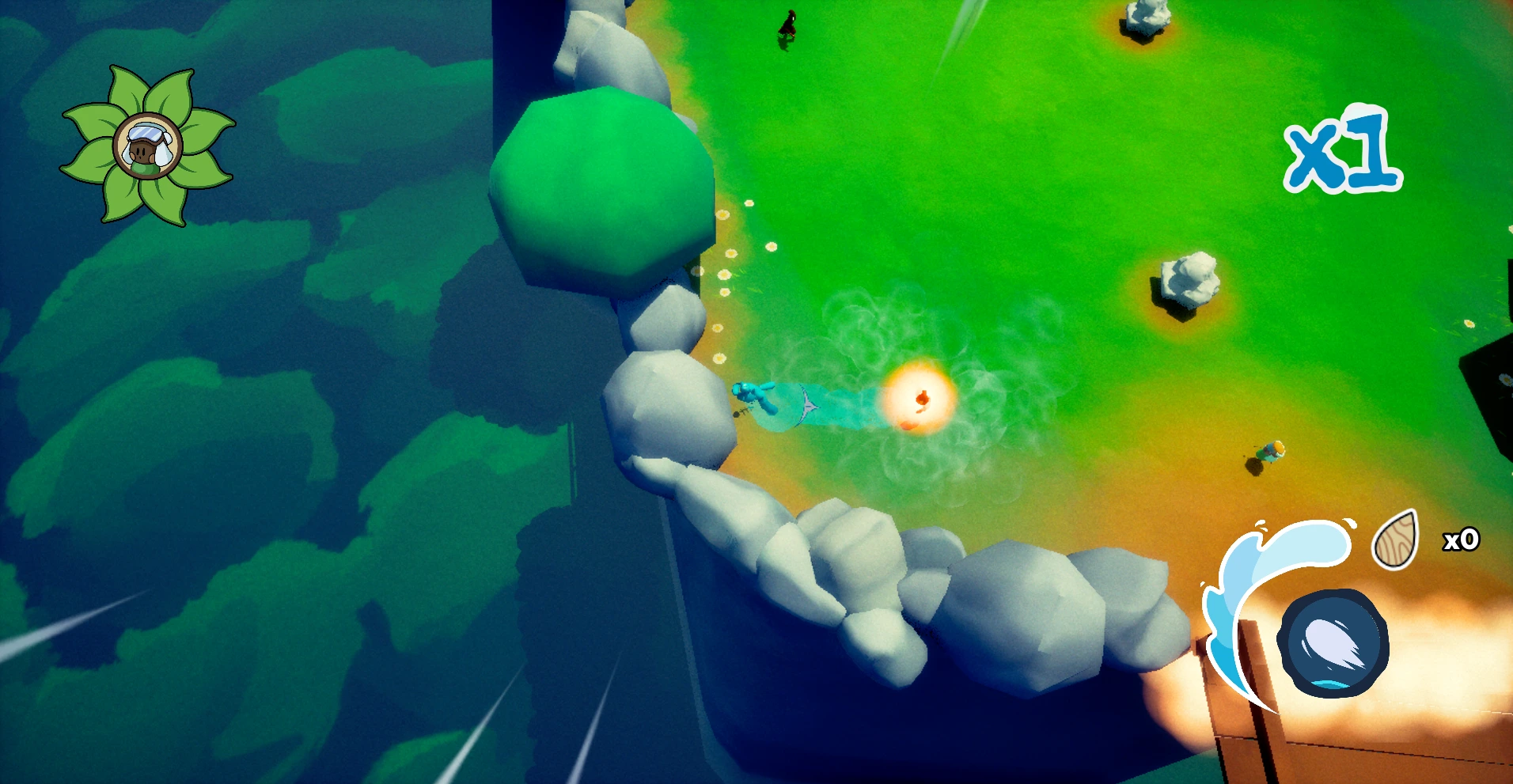Activate the dash ability icon
1513x784 pixels.
[1333, 642]
